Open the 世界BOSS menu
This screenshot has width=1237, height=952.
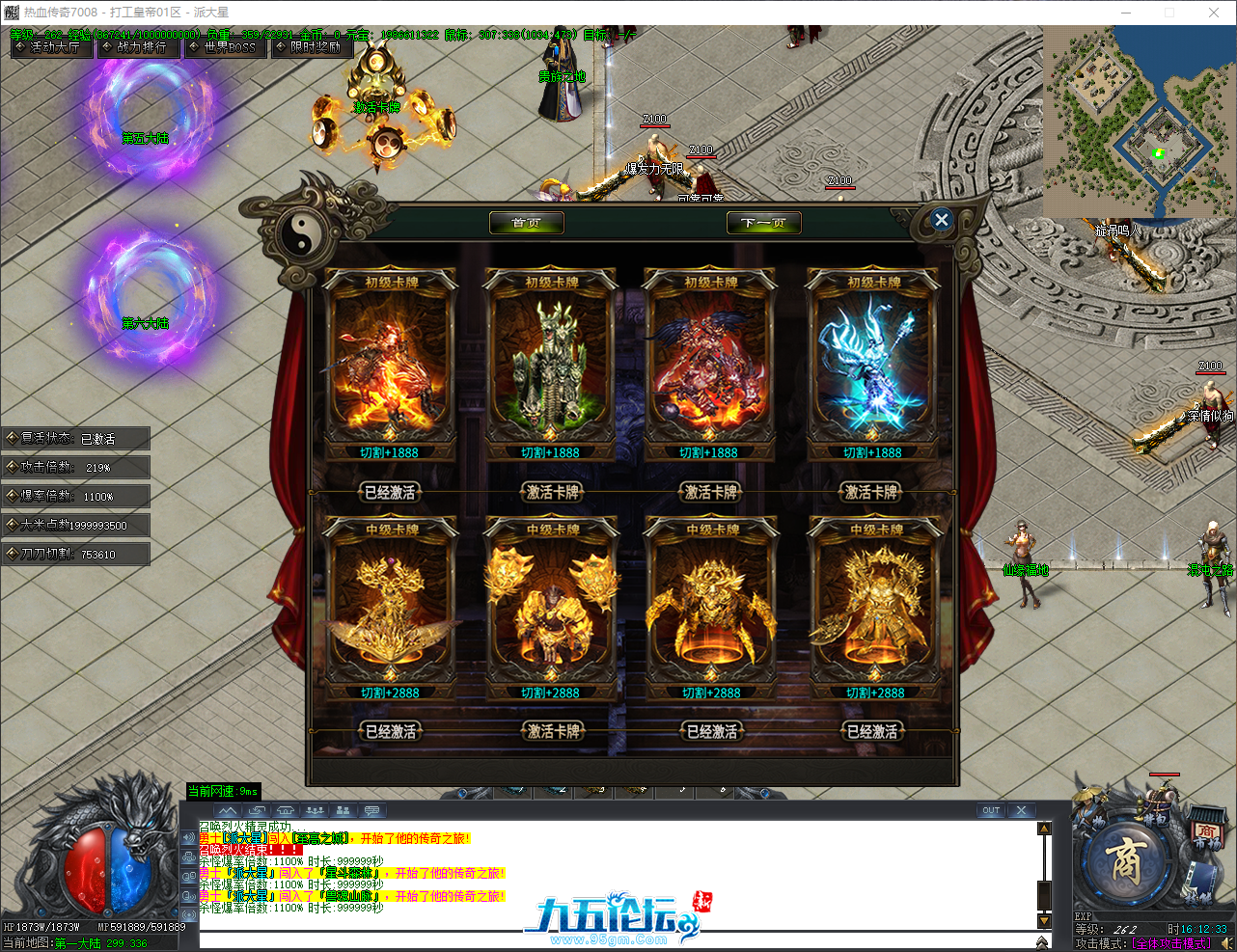tap(224, 50)
